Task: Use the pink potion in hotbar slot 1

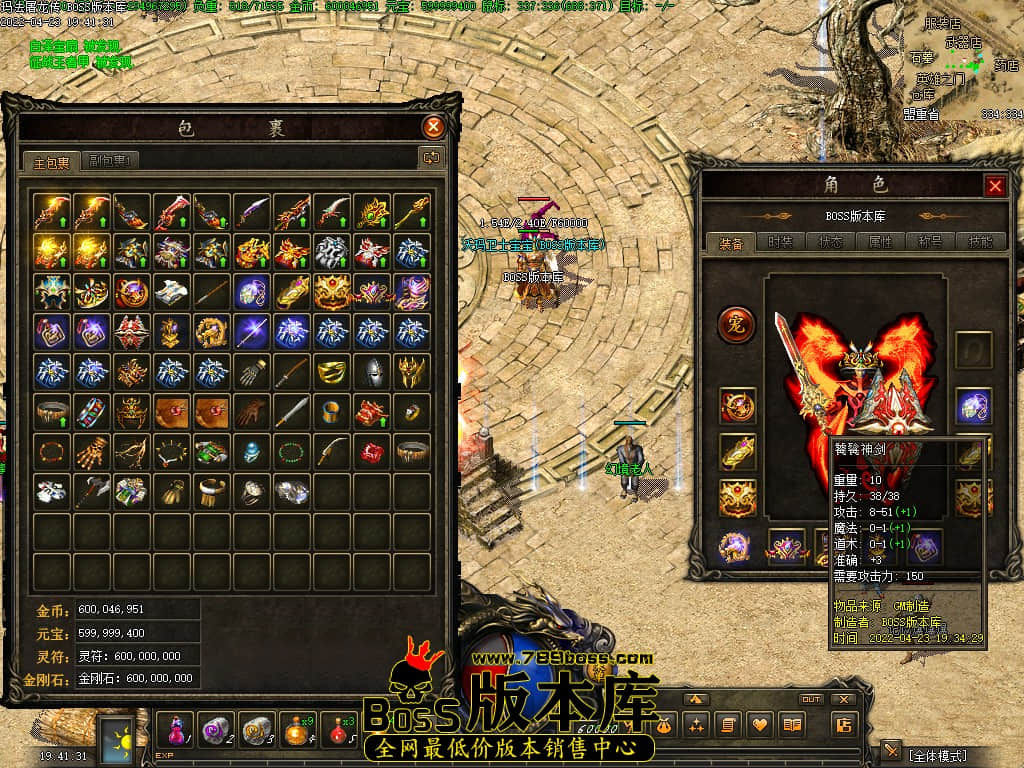Action: (x=176, y=727)
